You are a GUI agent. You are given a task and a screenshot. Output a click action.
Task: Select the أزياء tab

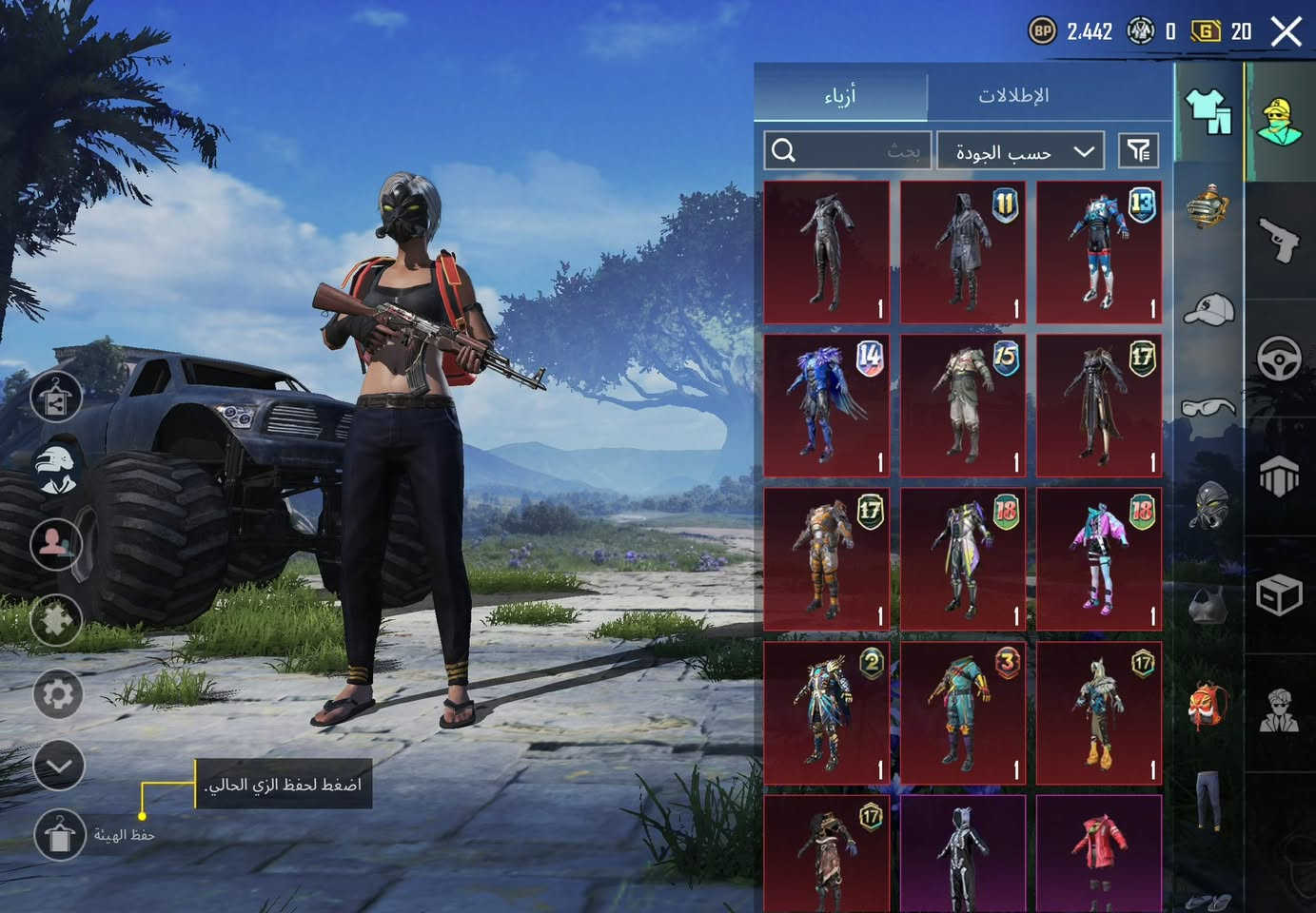pyautogui.click(x=840, y=95)
